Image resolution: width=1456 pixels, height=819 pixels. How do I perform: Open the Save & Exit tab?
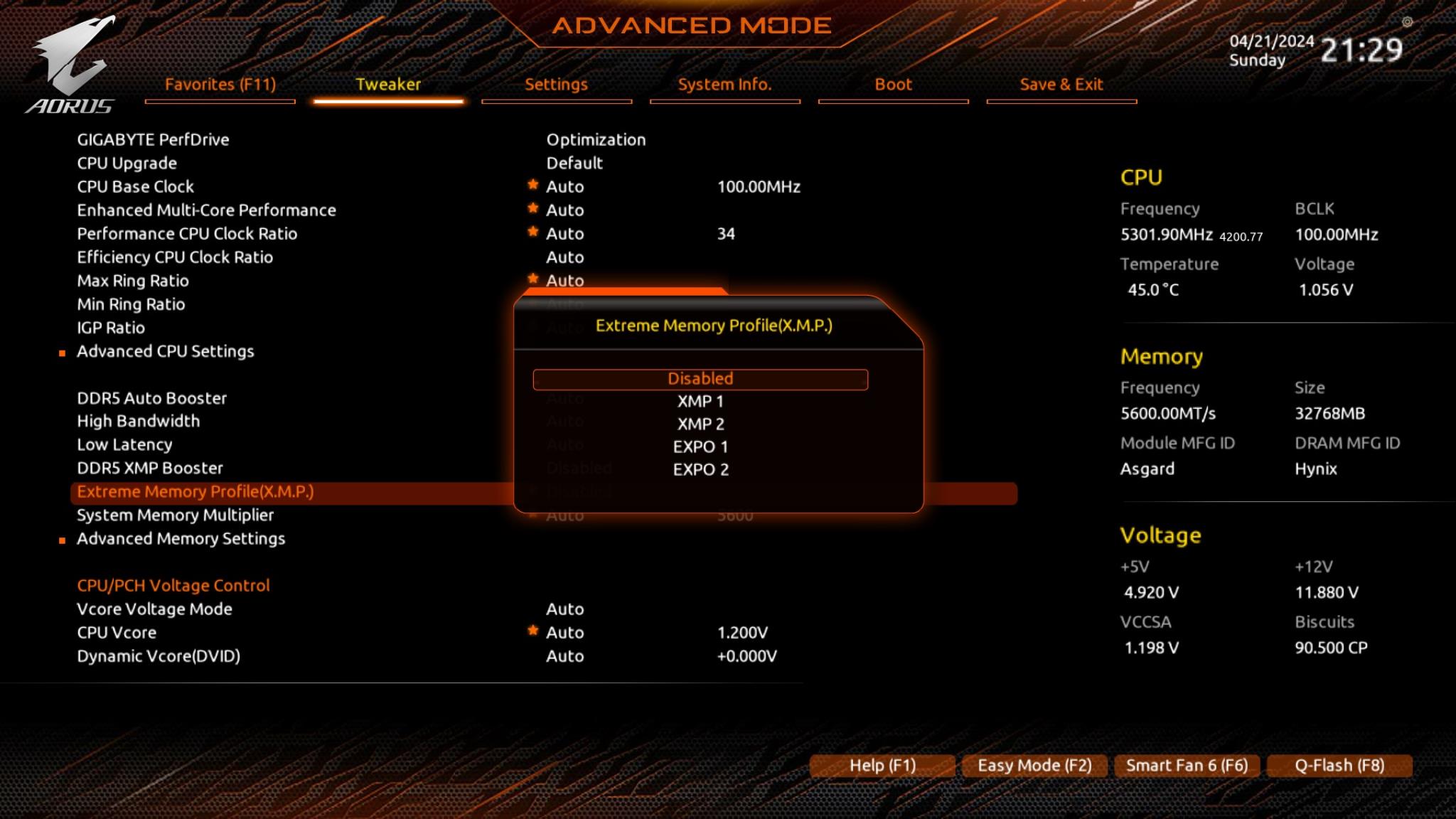(1061, 85)
